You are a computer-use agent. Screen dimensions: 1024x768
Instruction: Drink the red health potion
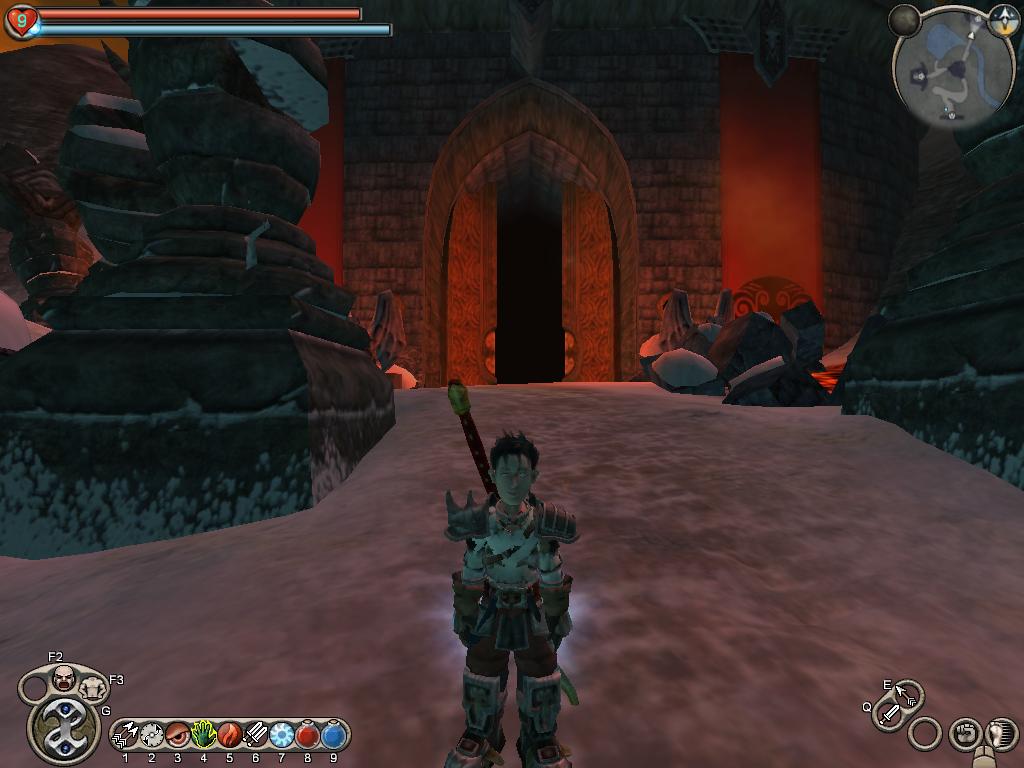[307, 736]
